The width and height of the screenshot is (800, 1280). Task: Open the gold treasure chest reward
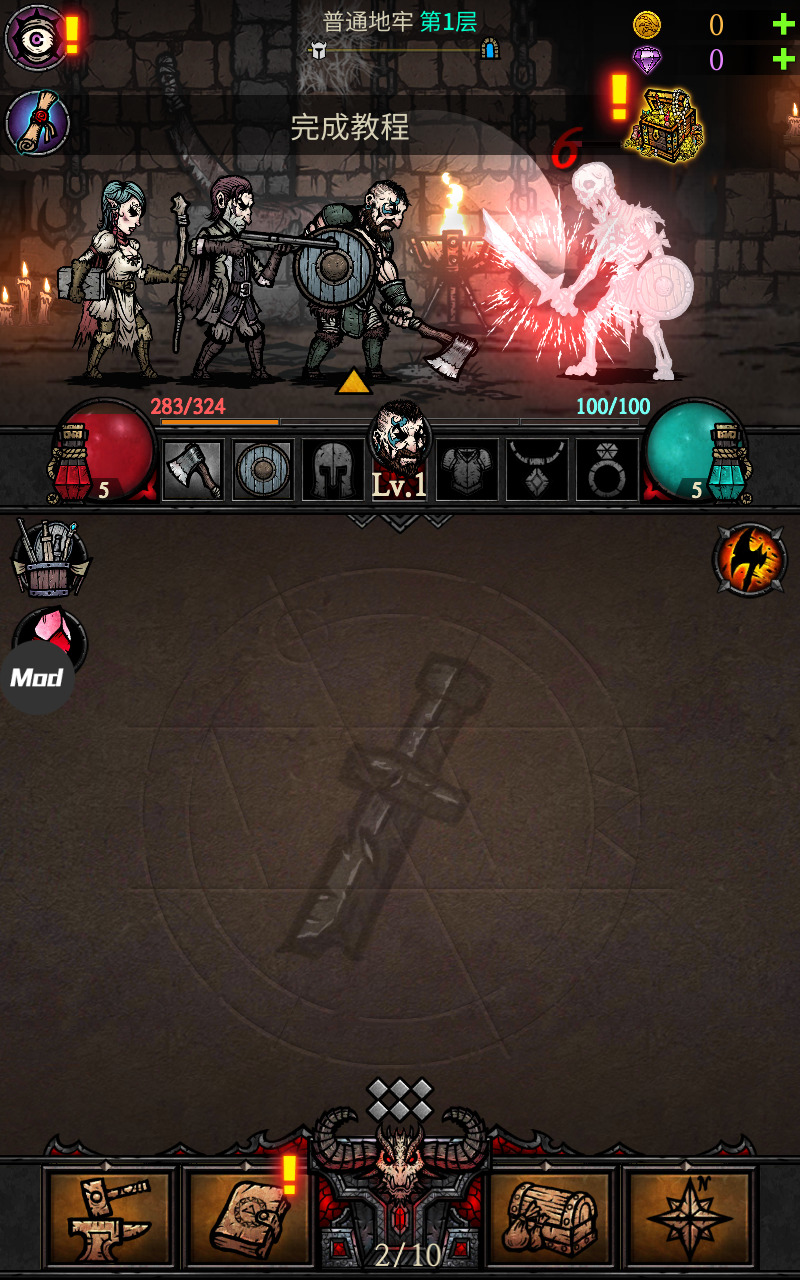663,125
